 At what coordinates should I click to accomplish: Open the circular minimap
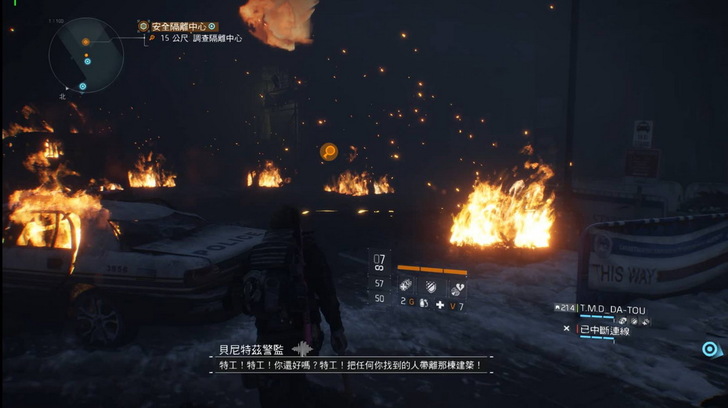coord(85,55)
